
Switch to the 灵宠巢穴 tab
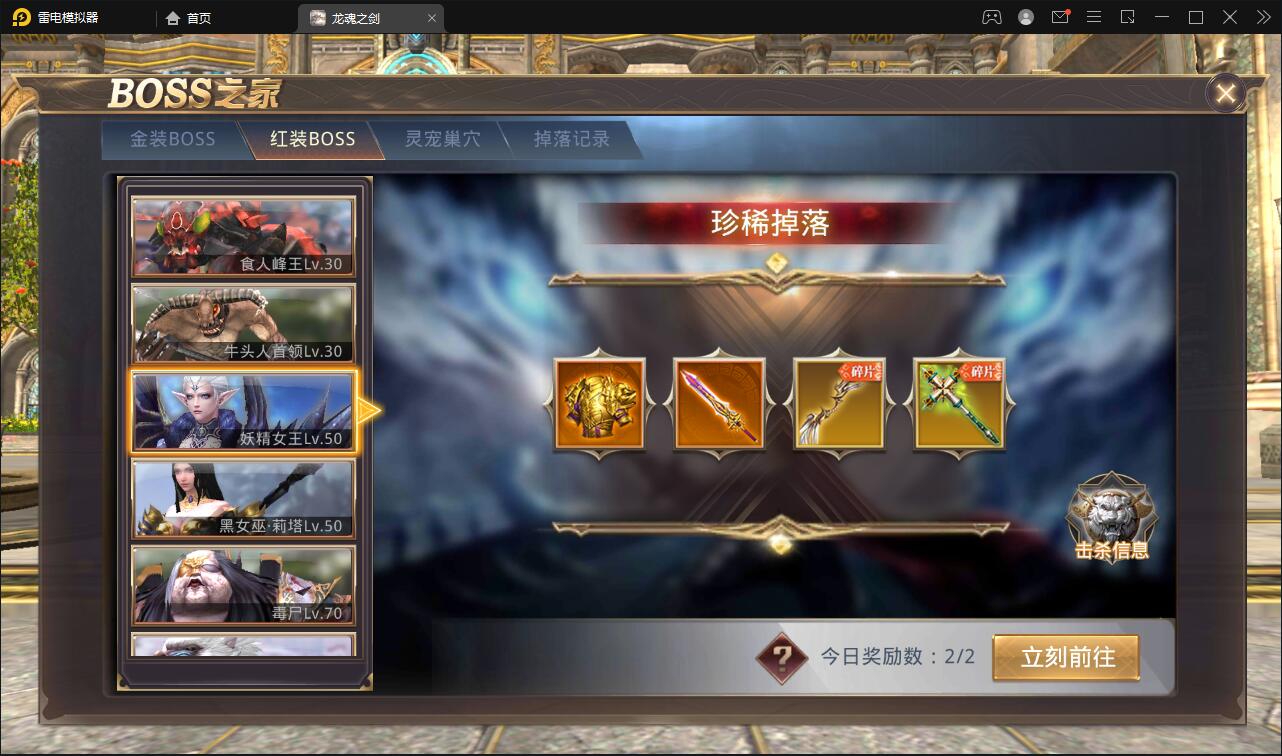442,139
